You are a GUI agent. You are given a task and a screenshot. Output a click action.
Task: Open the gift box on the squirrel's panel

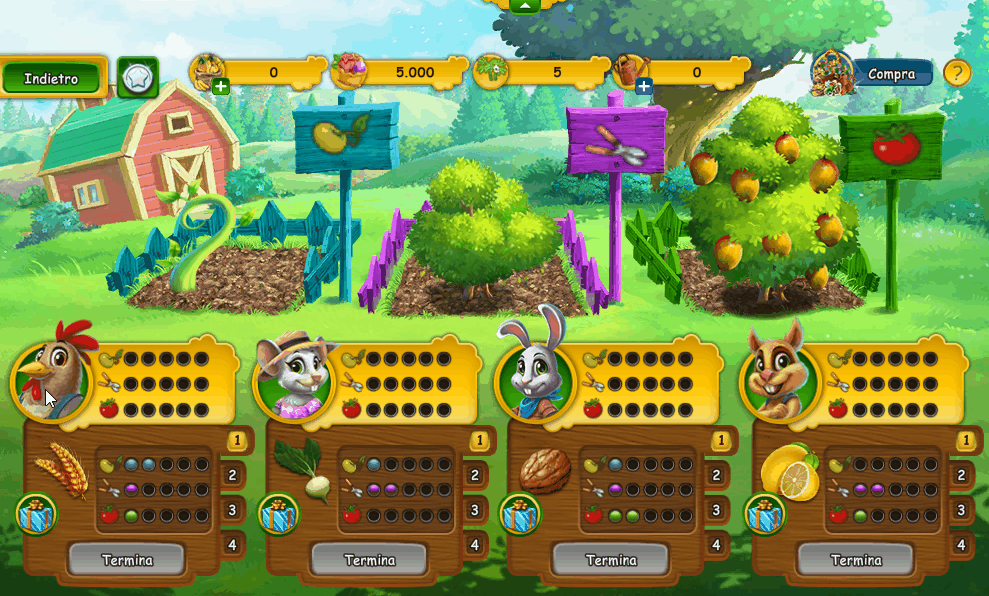[x=766, y=516]
